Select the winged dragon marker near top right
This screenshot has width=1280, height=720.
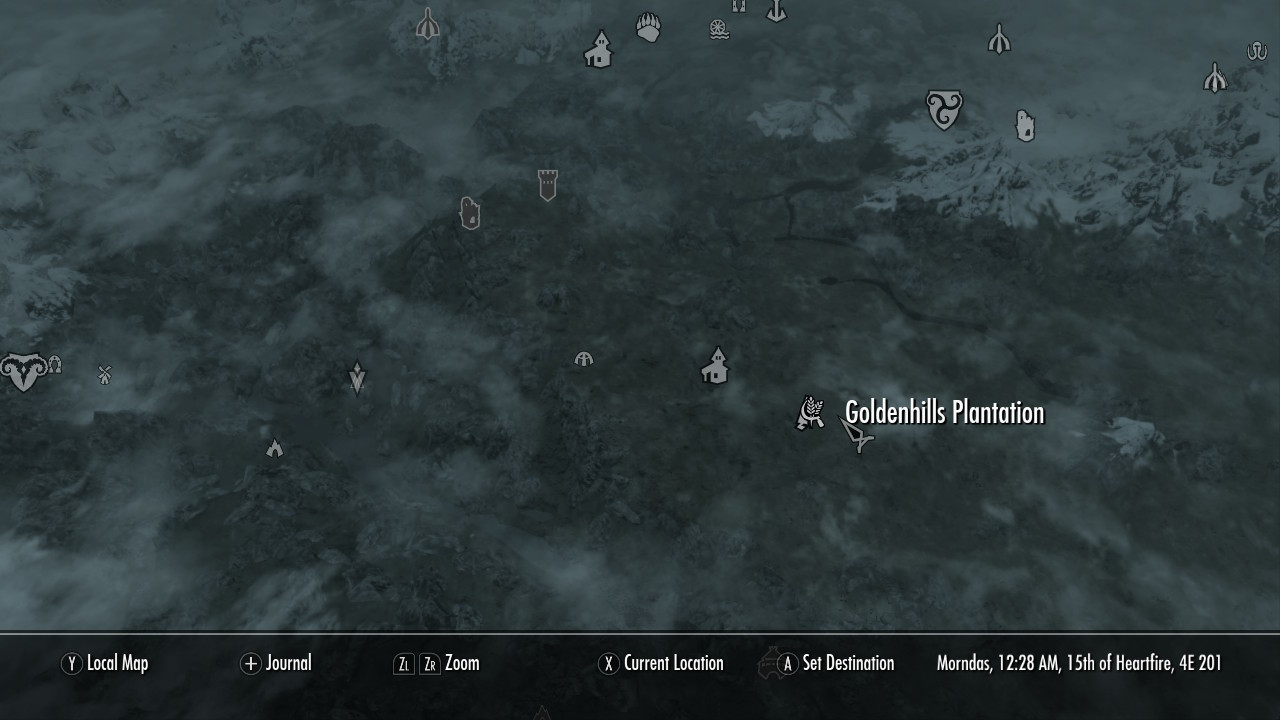pyautogui.click(x=998, y=36)
